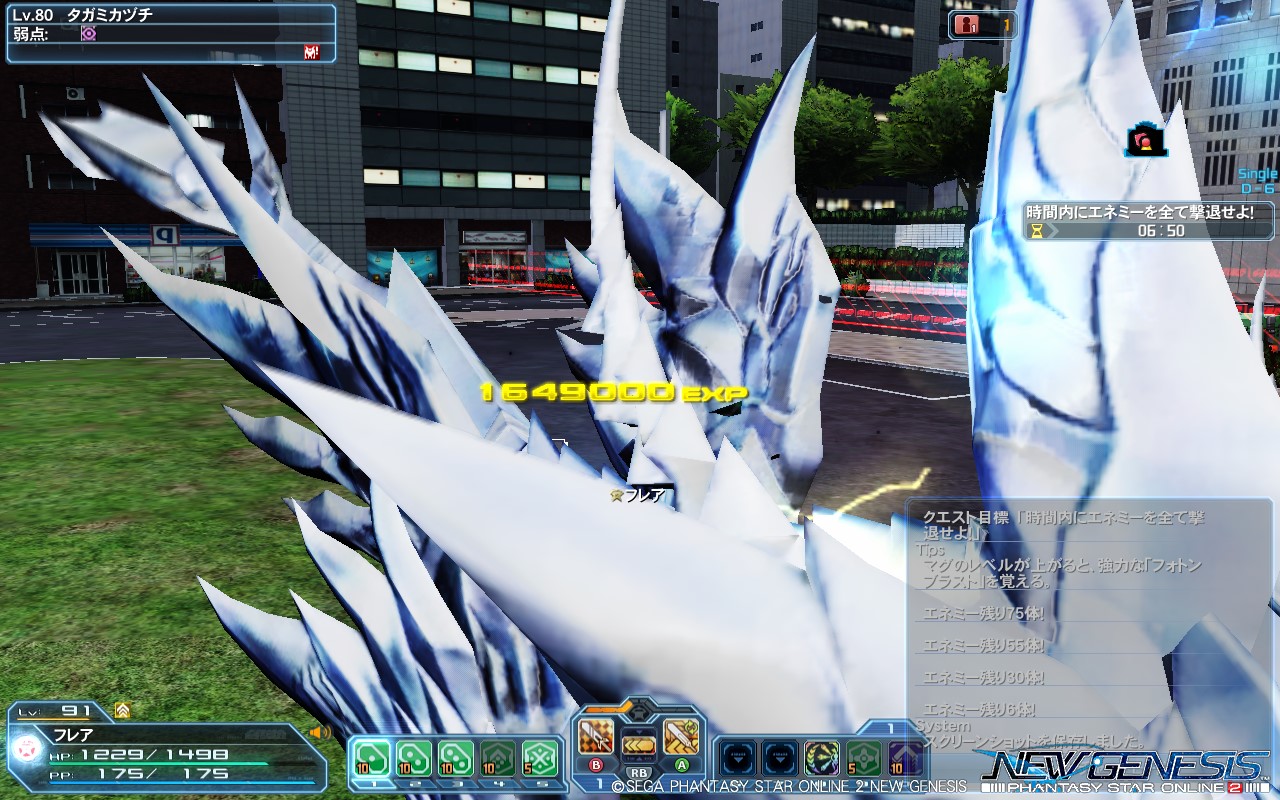The height and width of the screenshot is (800, 1280).
Task: Click the red star emblem character portrait
Action: pyautogui.click(x=27, y=749)
